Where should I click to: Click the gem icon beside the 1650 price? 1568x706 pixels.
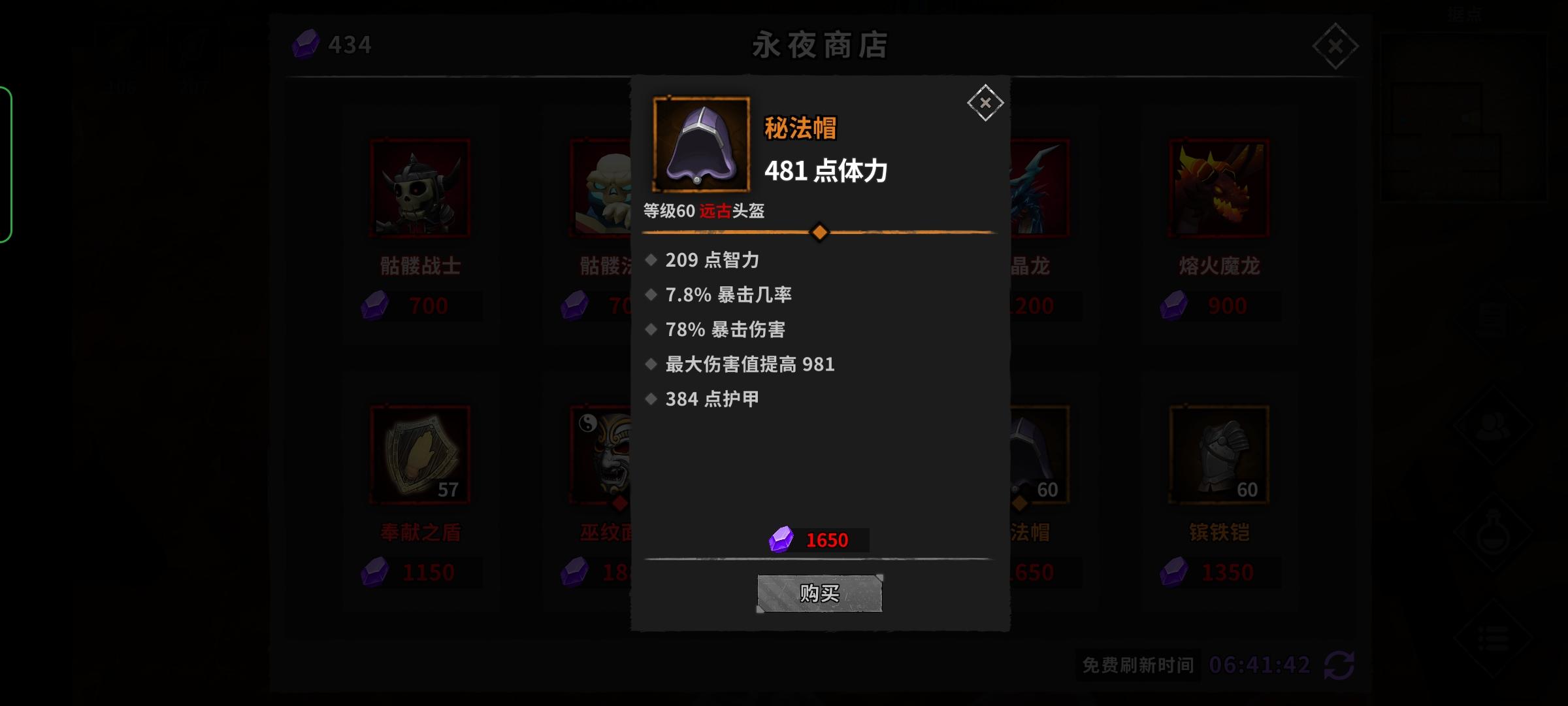781,538
